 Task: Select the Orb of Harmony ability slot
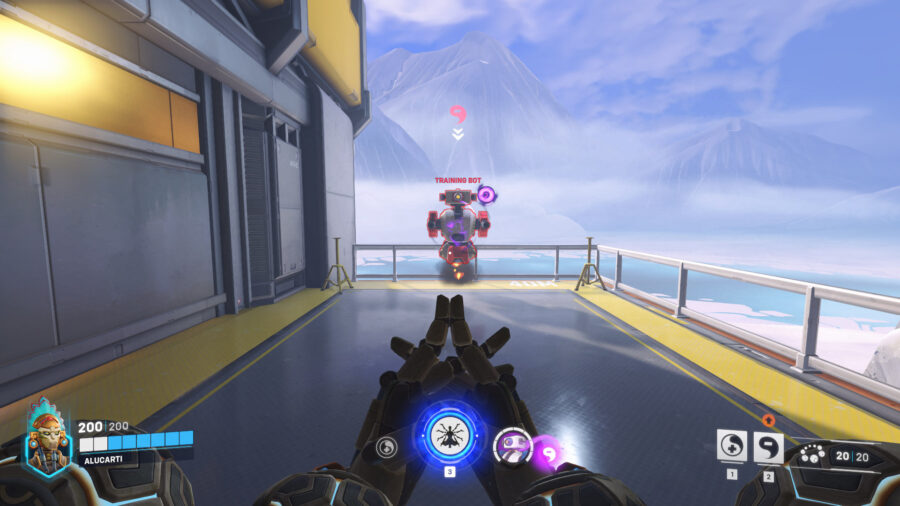[732, 446]
